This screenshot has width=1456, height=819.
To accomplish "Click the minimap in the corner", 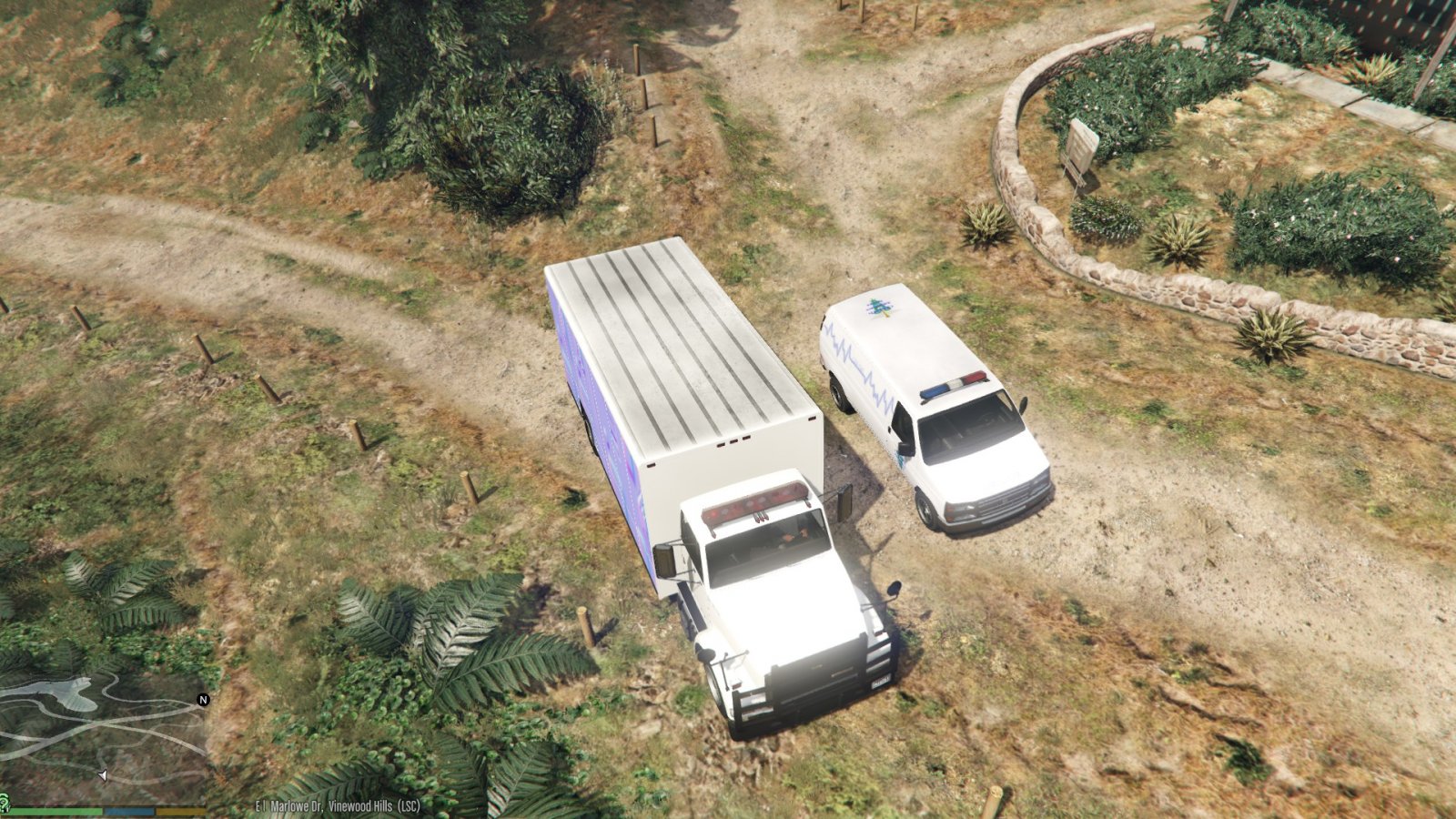I will (102, 737).
